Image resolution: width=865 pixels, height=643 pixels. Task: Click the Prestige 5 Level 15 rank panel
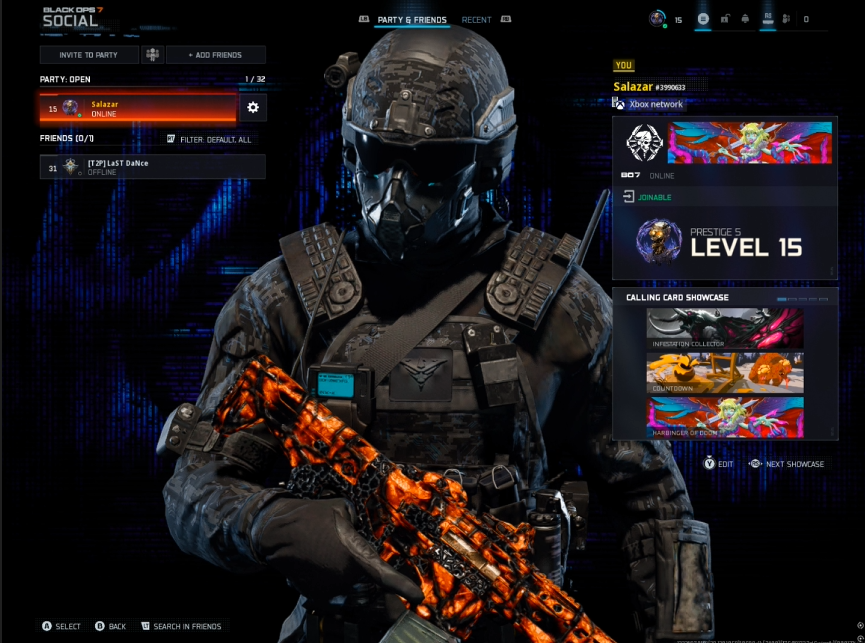click(x=724, y=243)
